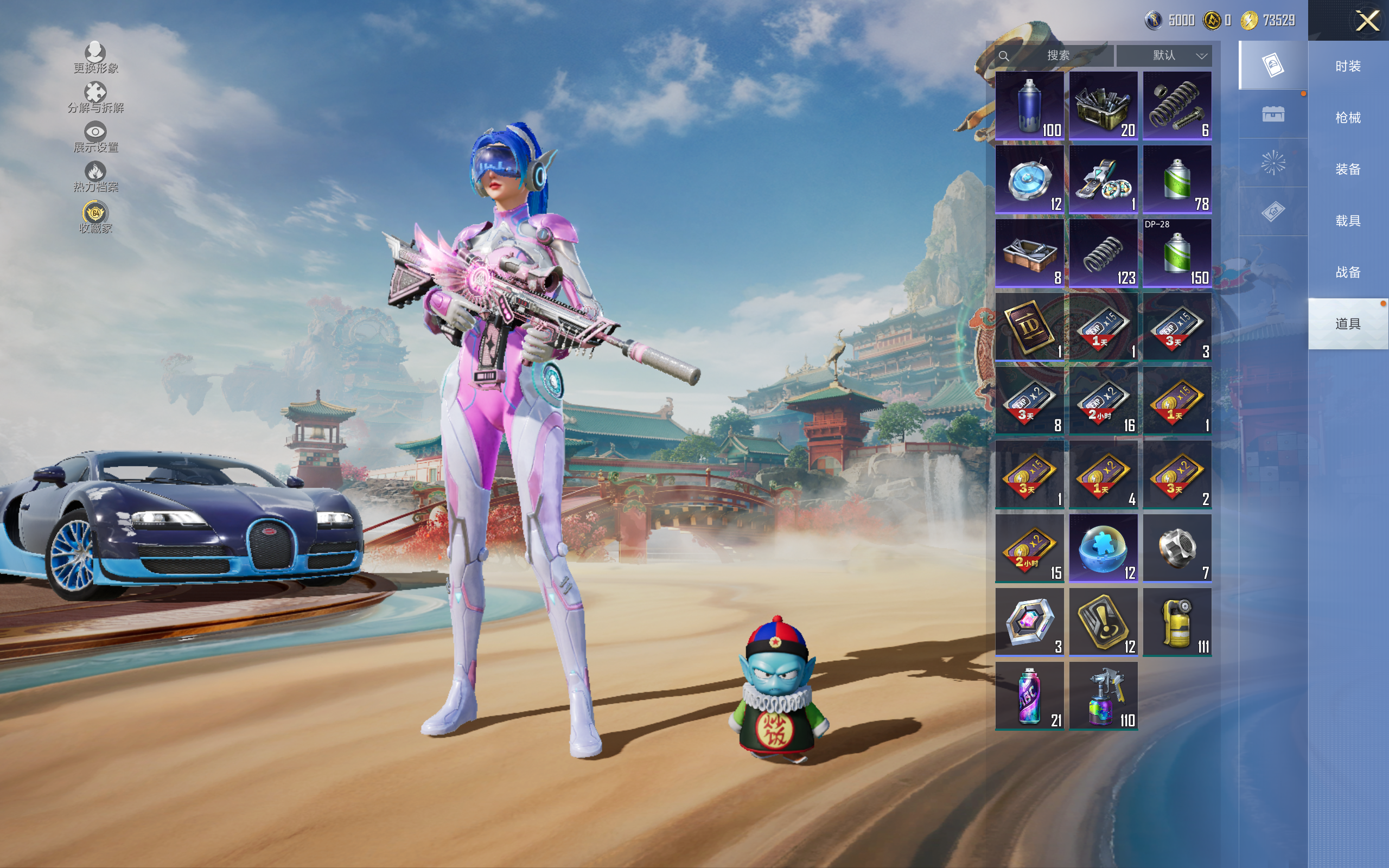Select the ID rename card item
Image resolution: width=1389 pixels, height=868 pixels.
tap(1029, 327)
